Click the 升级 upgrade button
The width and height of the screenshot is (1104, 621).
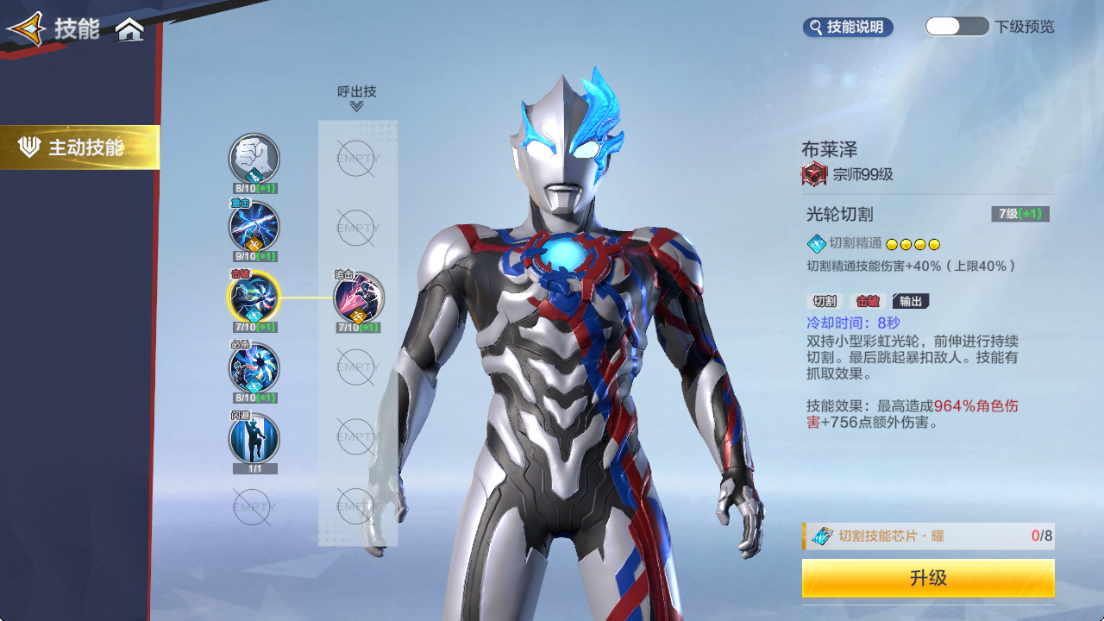(928, 578)
